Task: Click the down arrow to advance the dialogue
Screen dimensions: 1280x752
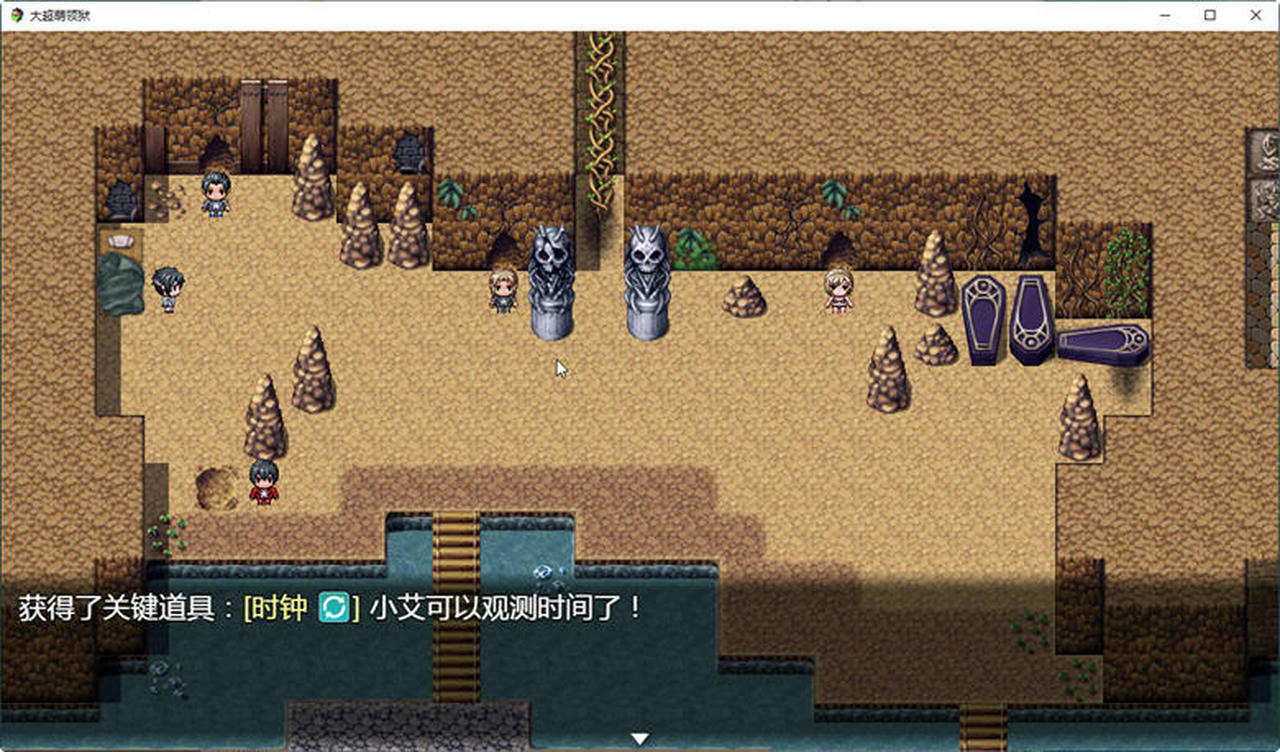Action: click(638, 736)
